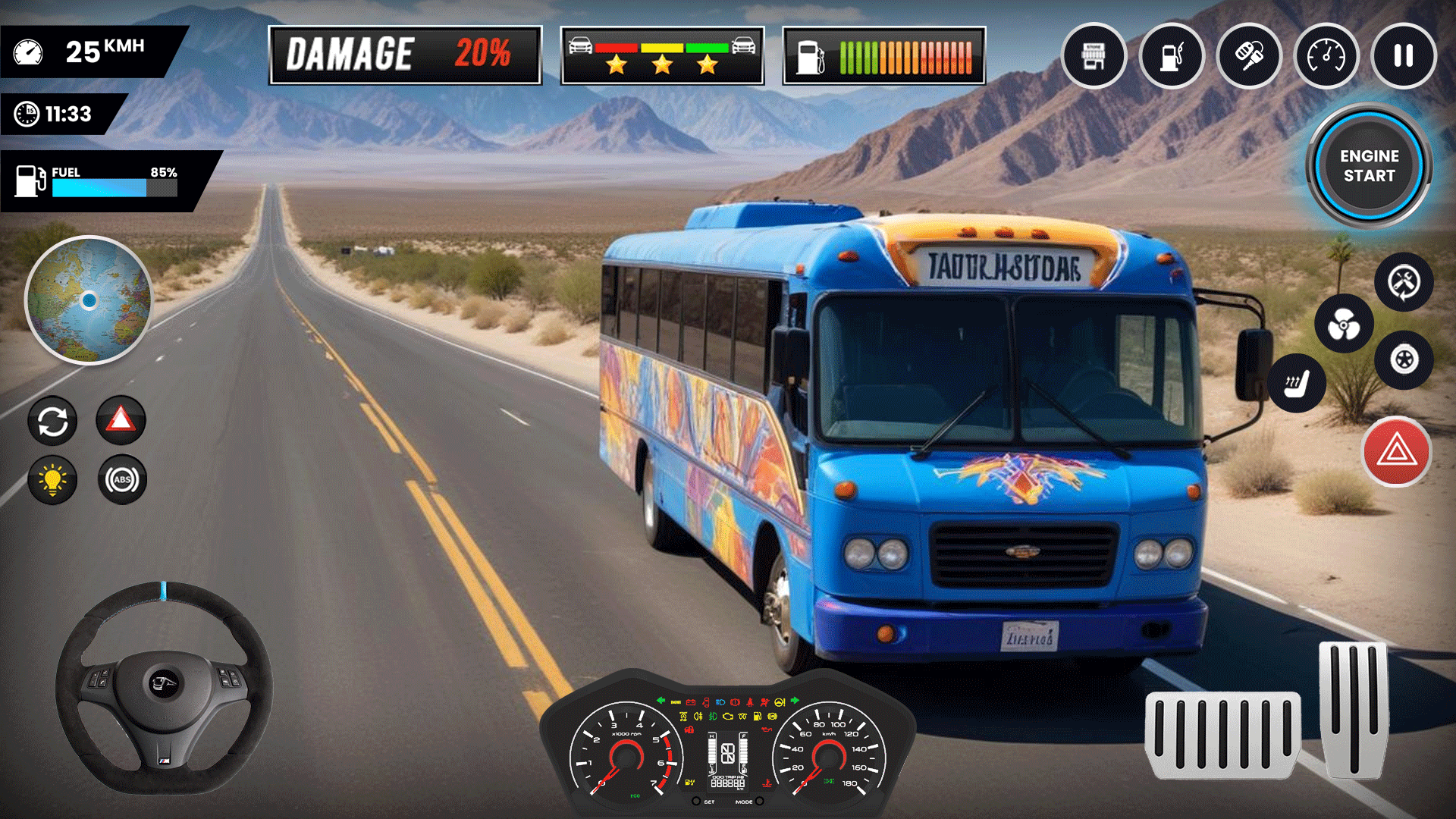Toggle the fan ventilation button

click(x=1343, y=325)
